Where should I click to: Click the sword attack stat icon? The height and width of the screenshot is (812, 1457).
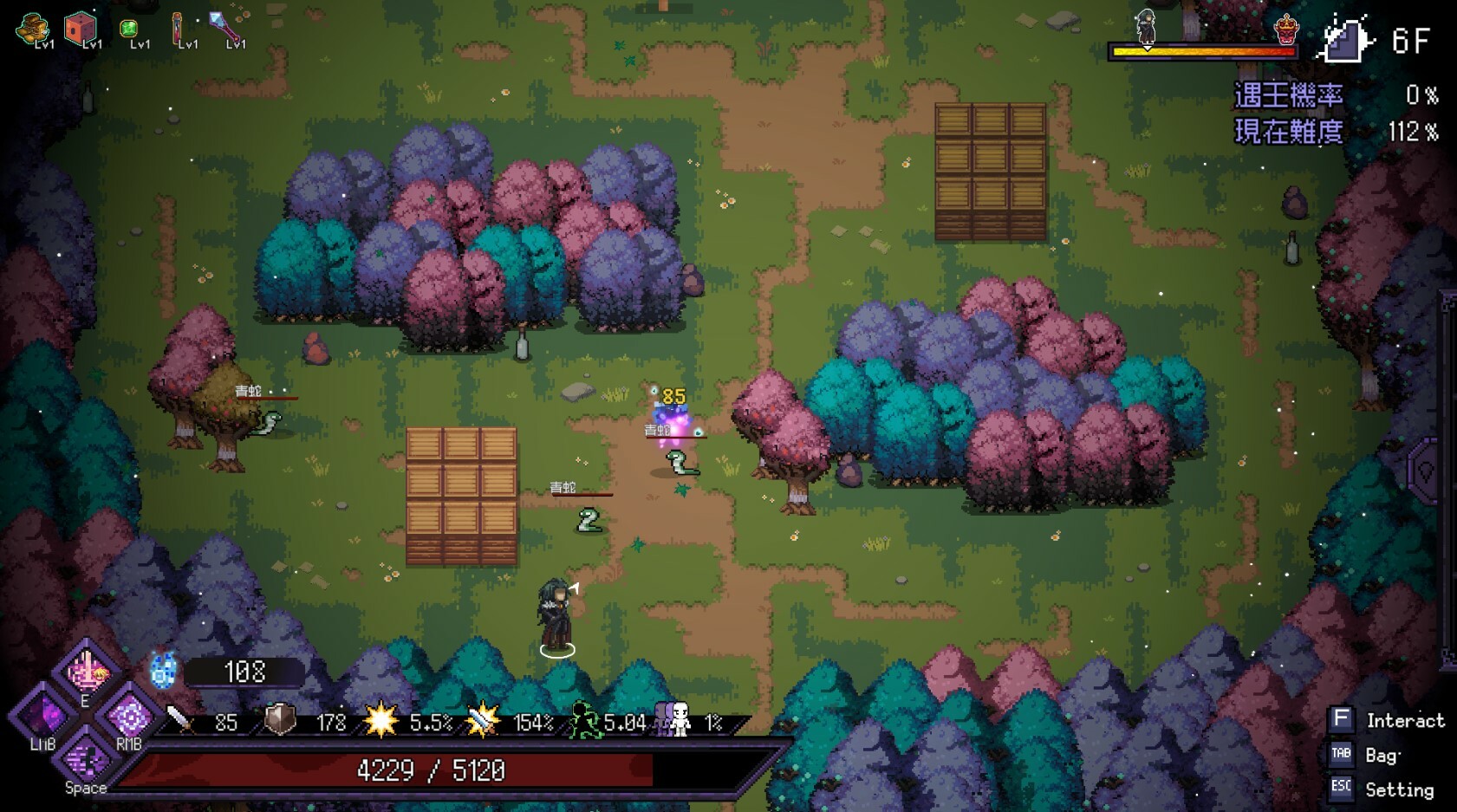click(177, 719)
